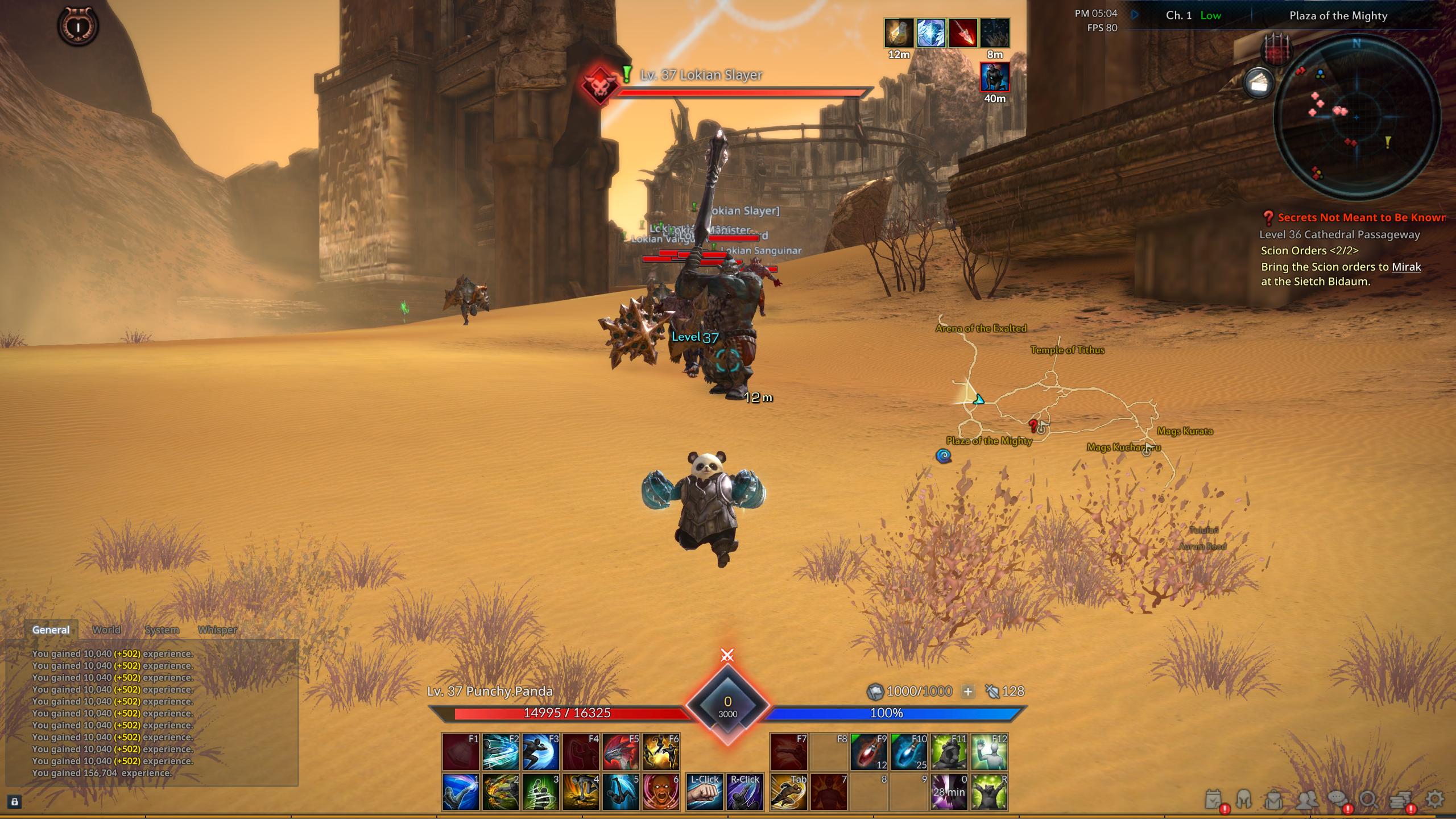1456x819 pixels.
Task: Use the Tab dash skill icon
Action: pyautogui.click(x=788, y=792)
